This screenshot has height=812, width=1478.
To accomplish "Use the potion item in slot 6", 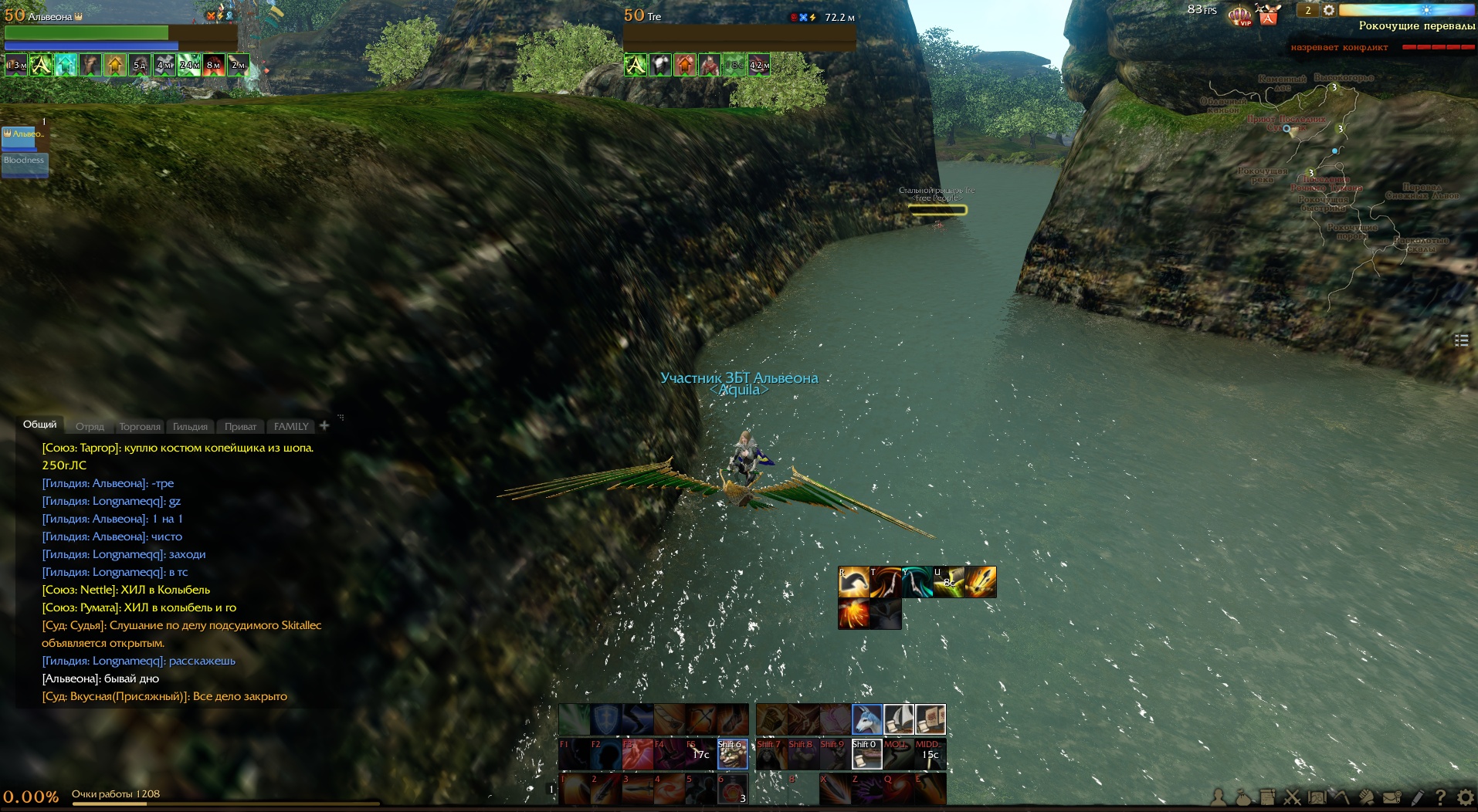I will tap(732, 790).
